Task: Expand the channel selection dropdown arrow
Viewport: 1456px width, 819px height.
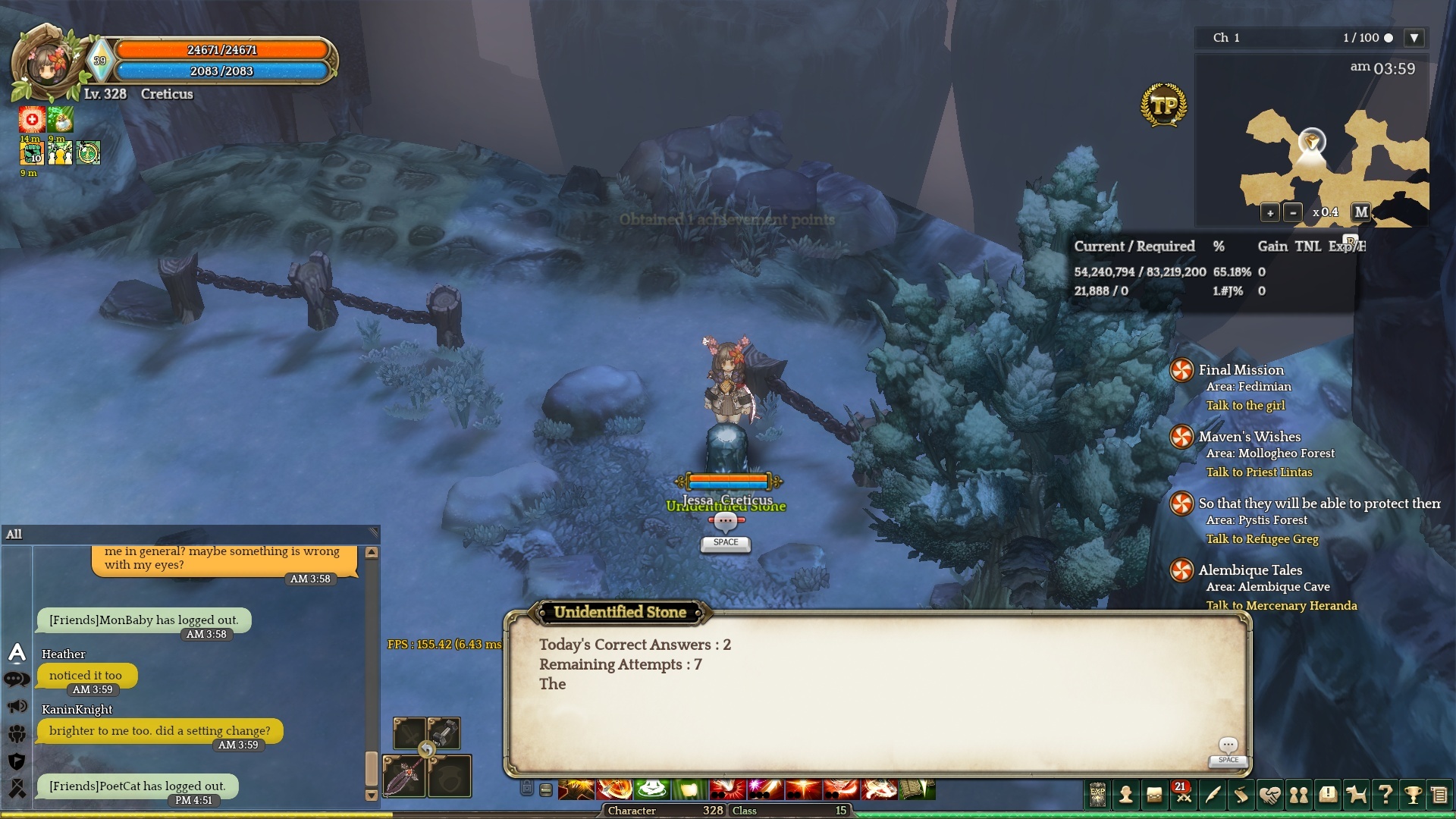Action: point(1414,38)
